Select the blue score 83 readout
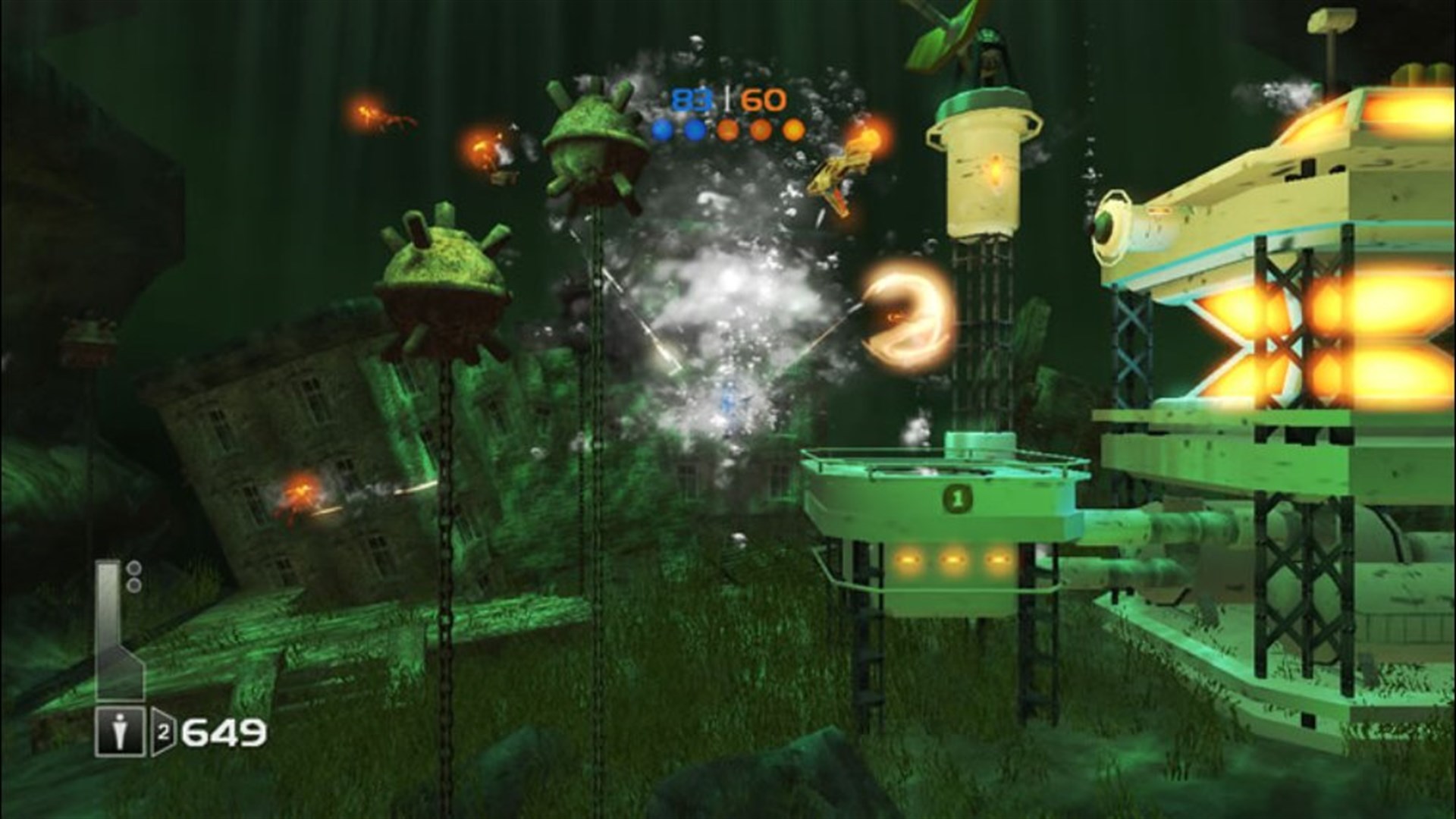The image size is (1456, 819). (x=692, y=99)
